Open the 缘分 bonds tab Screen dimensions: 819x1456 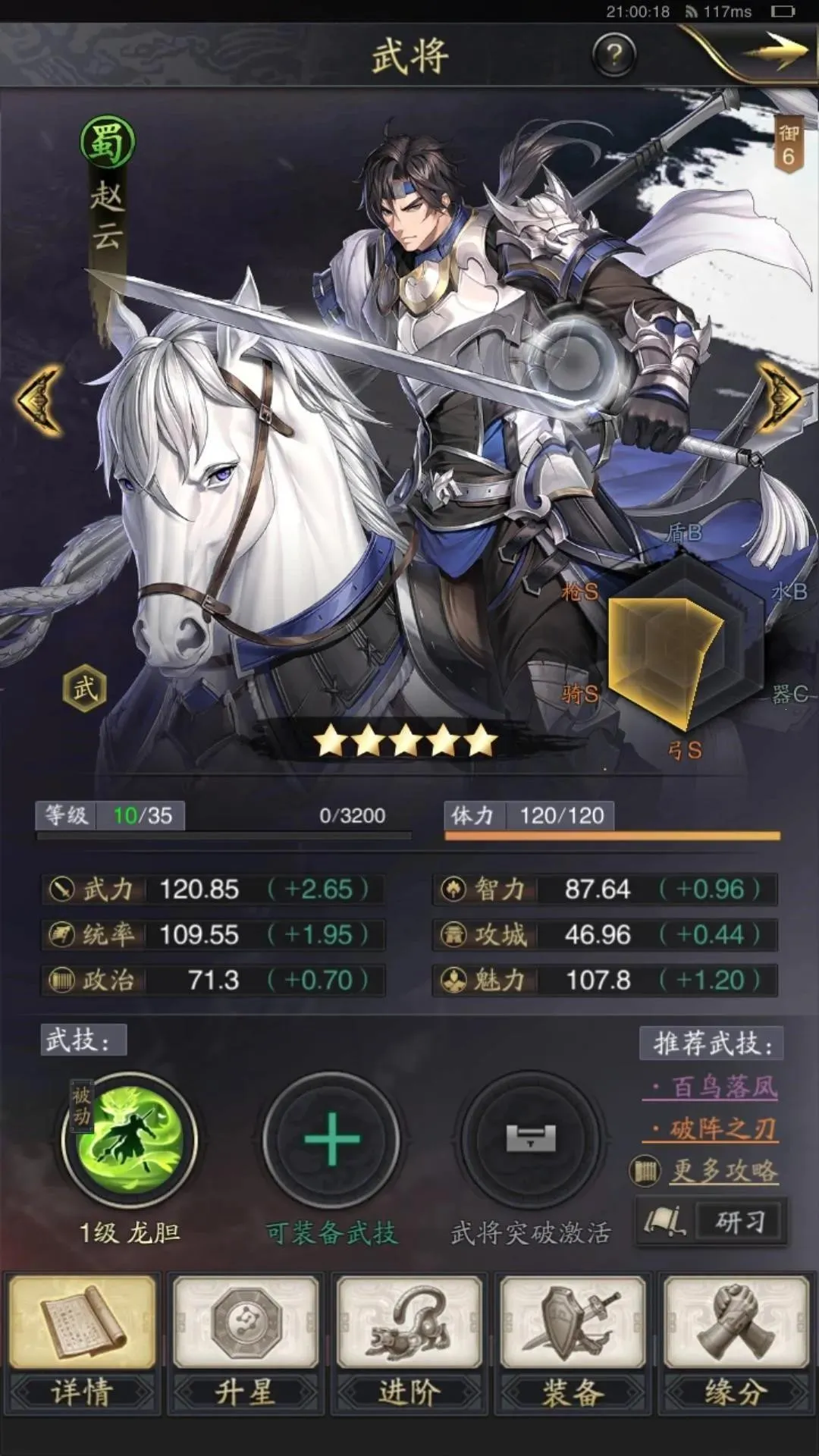tap(736, 1344)
